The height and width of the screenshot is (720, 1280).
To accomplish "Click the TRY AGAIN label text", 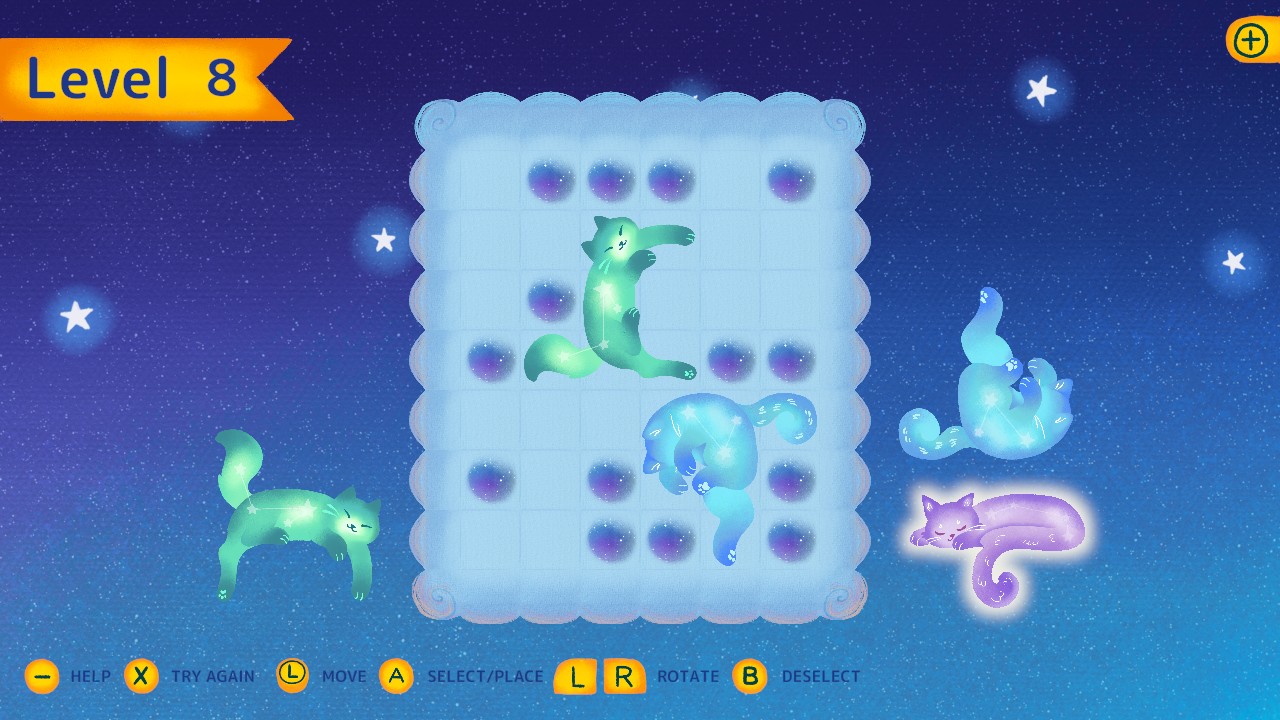I will [x=215, y=677].
